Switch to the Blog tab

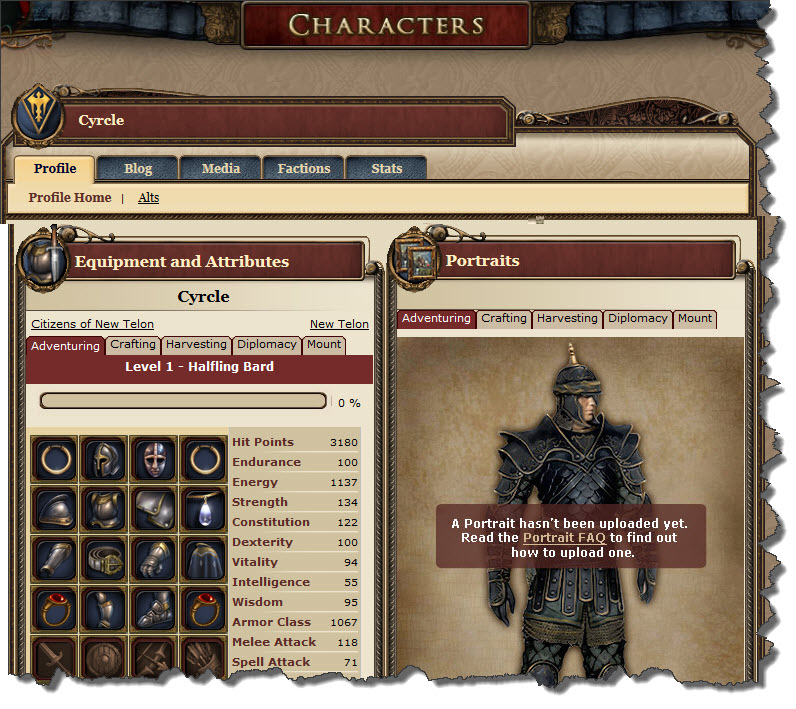[138, 168]
